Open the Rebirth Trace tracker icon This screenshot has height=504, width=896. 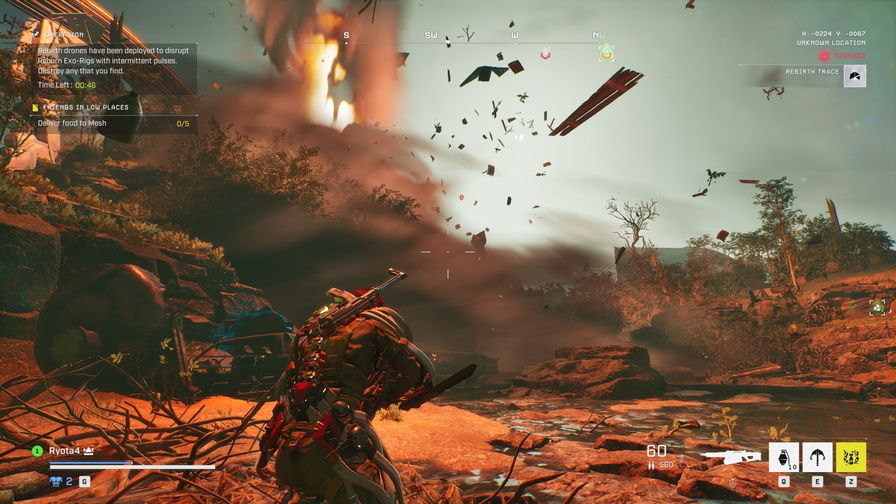[x=854, y=76]
